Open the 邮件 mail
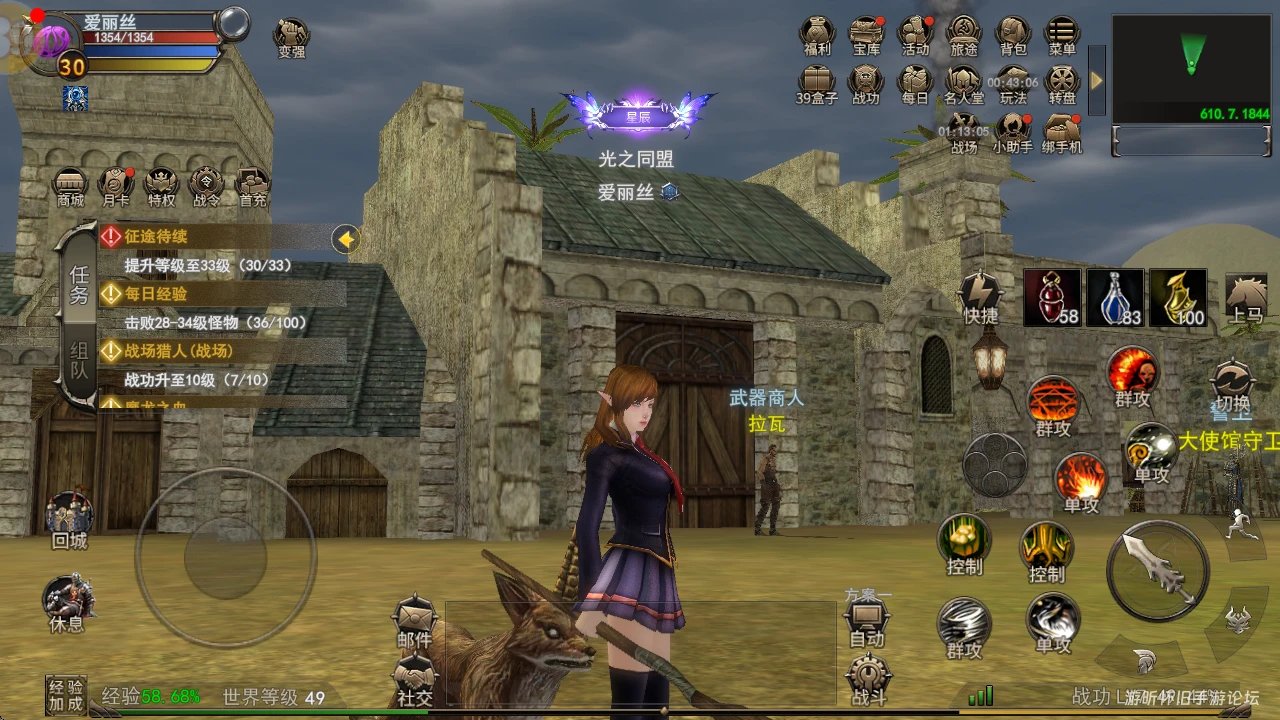1280x720 pixels. pyautogui.click(x=414, y=625)
